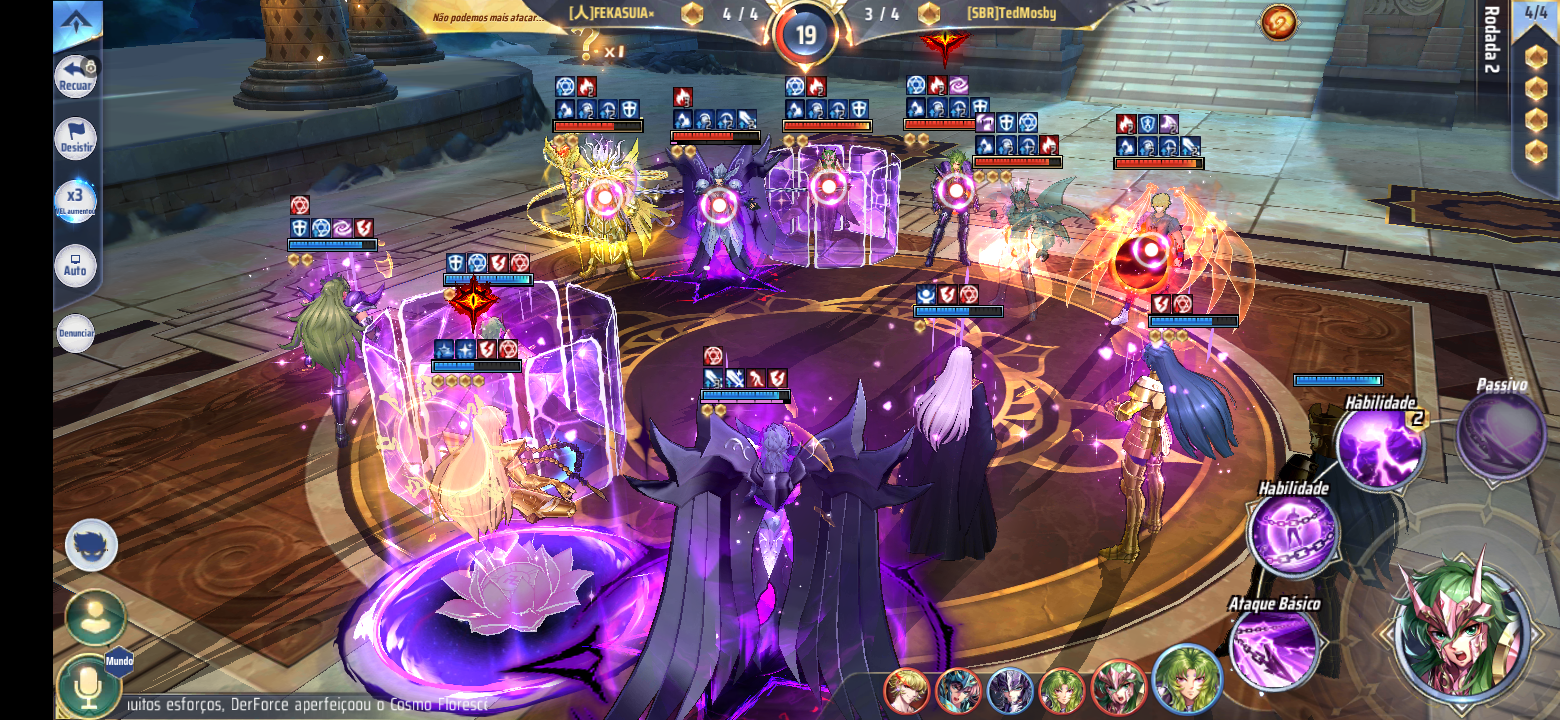This screenshot has width=1560, height=720.
Task: Open the blue masked-face emote button
Action: pyautogui.click(x=92, y=546)
